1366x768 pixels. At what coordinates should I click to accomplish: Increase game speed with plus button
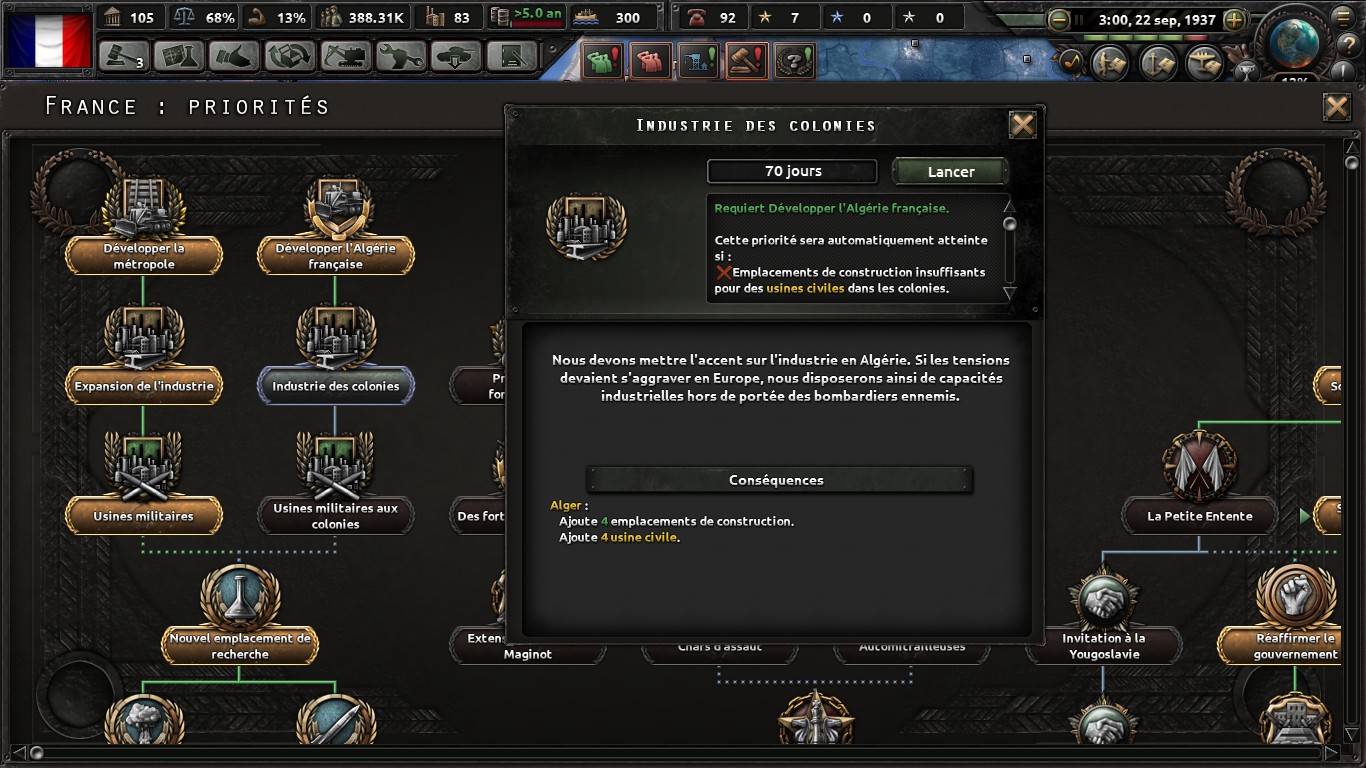click(x=1234, y=19)
